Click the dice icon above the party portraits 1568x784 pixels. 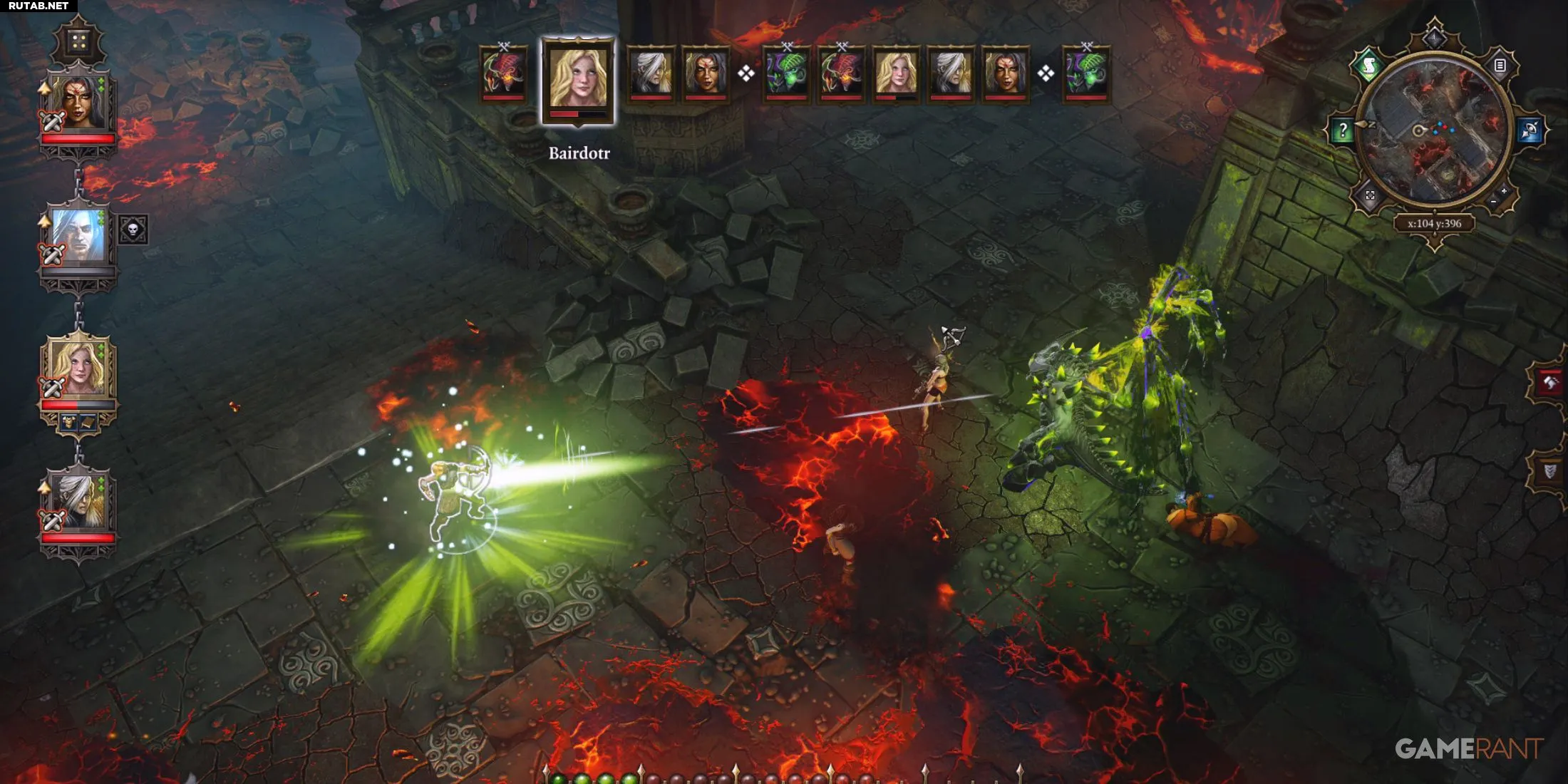[78, 42]
